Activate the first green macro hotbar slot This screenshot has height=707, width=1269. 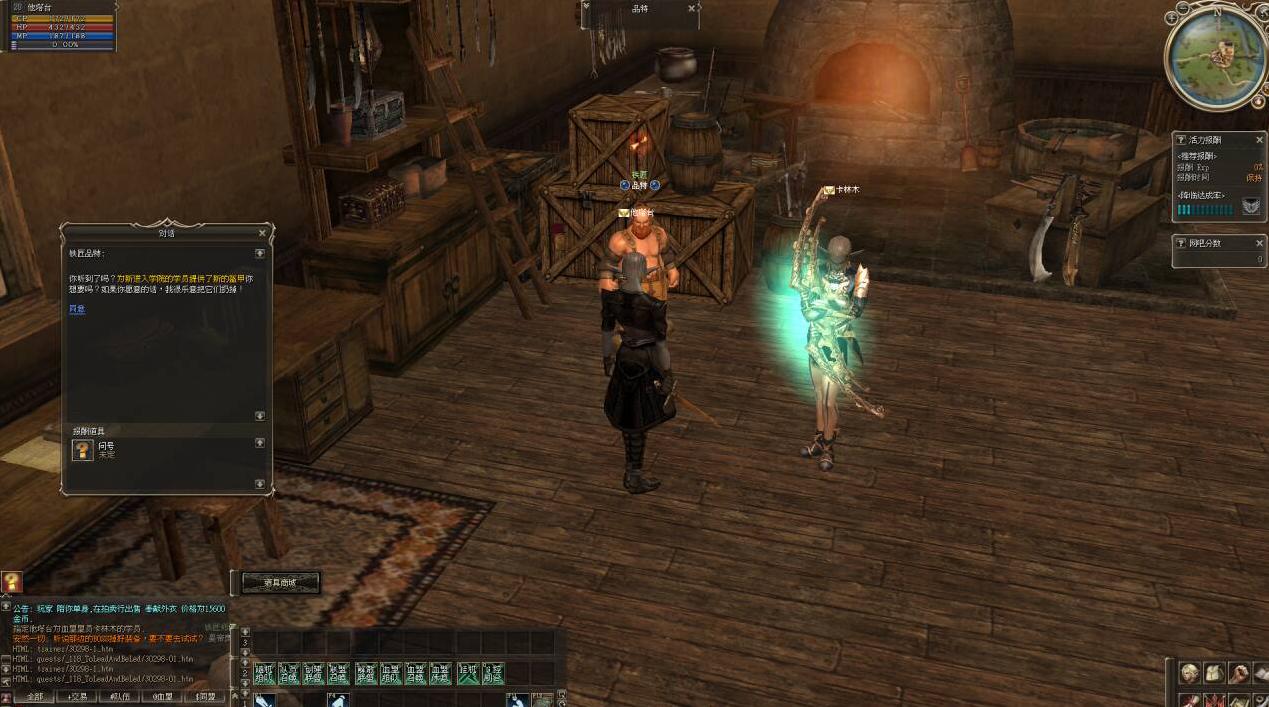(264, 674)
